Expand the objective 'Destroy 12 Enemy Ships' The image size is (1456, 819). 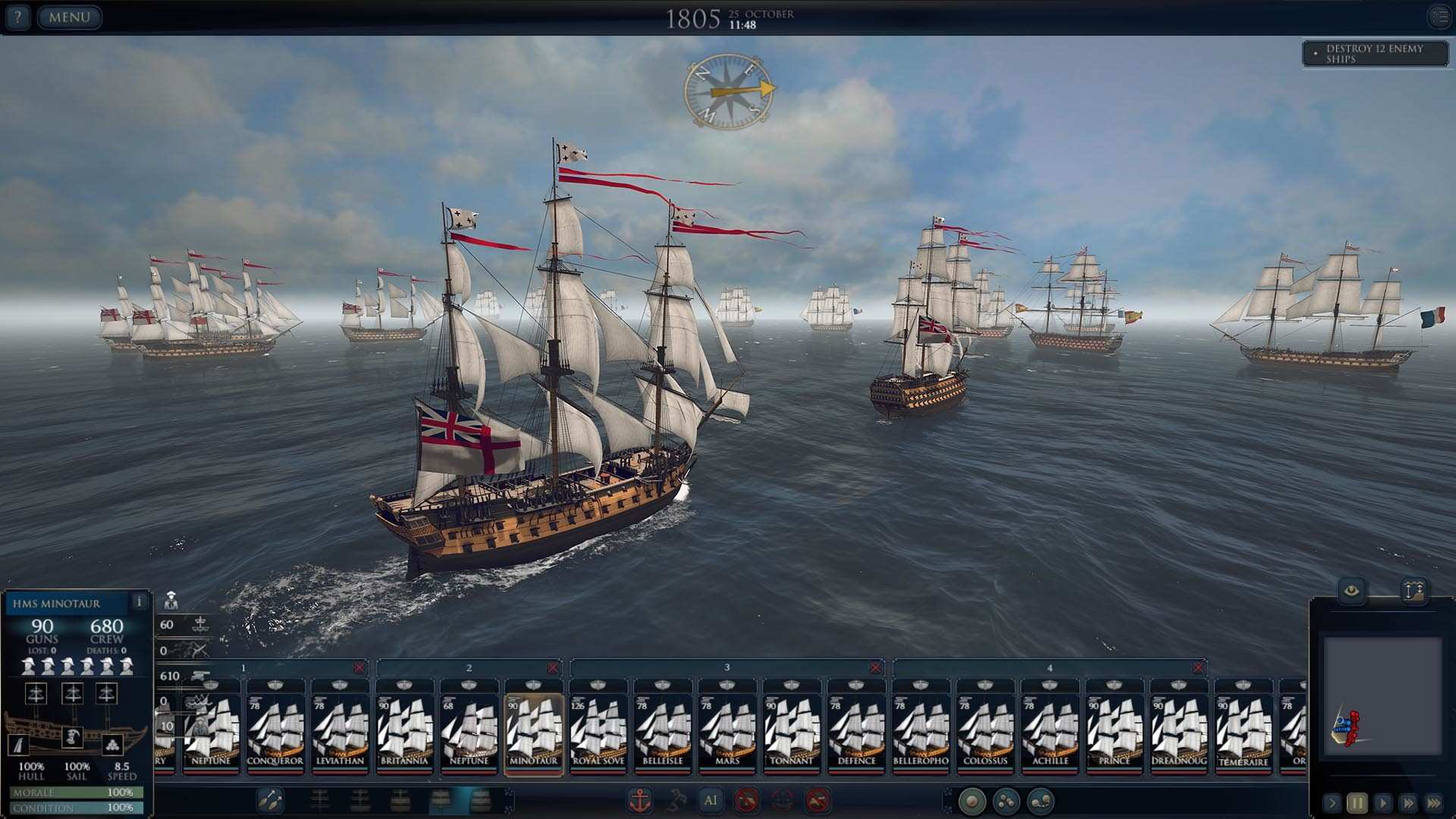click(x=1373, y=55)
